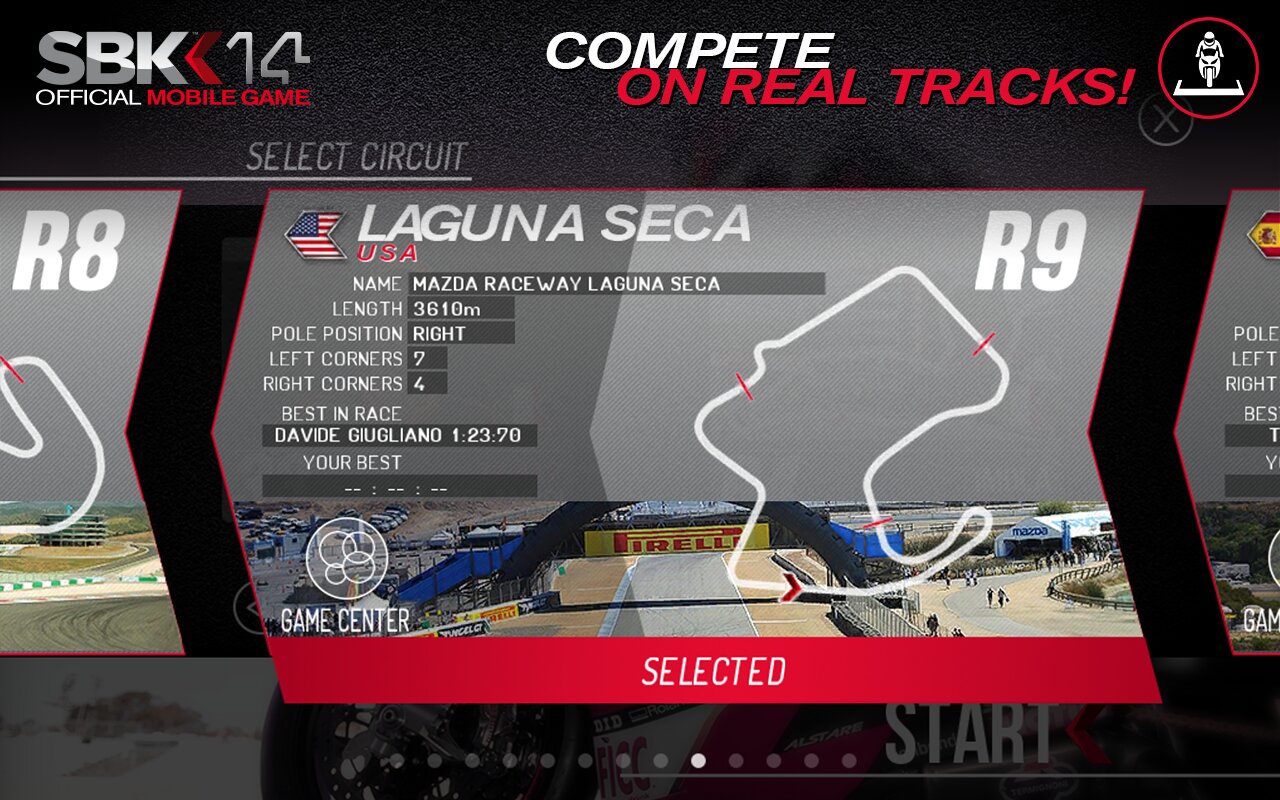The width and height of the screenshot is (1280, 800).
Task: Pick the Spain circuit card
Action: 1235,420
